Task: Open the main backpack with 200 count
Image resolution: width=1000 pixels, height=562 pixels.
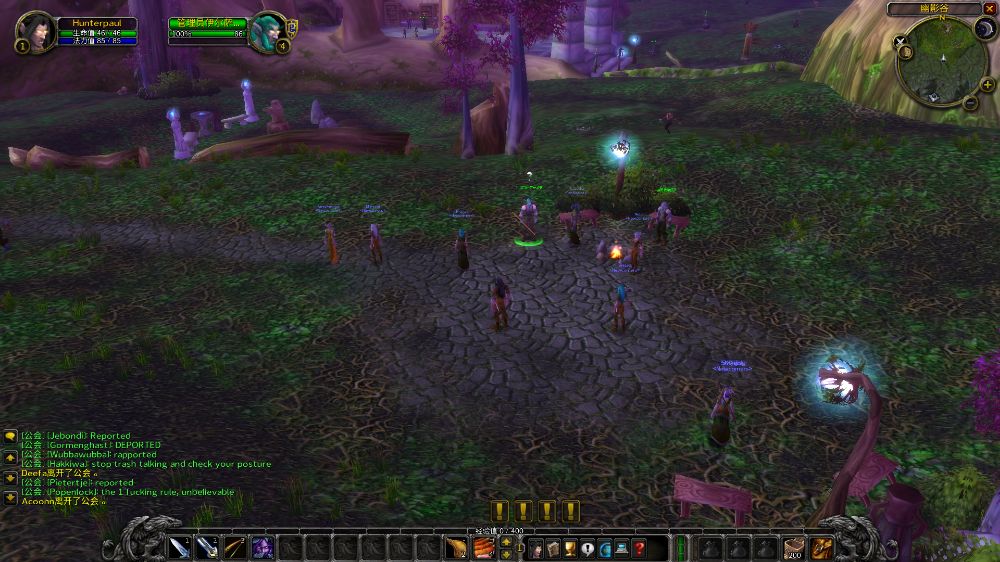Action: coord(795,547)
